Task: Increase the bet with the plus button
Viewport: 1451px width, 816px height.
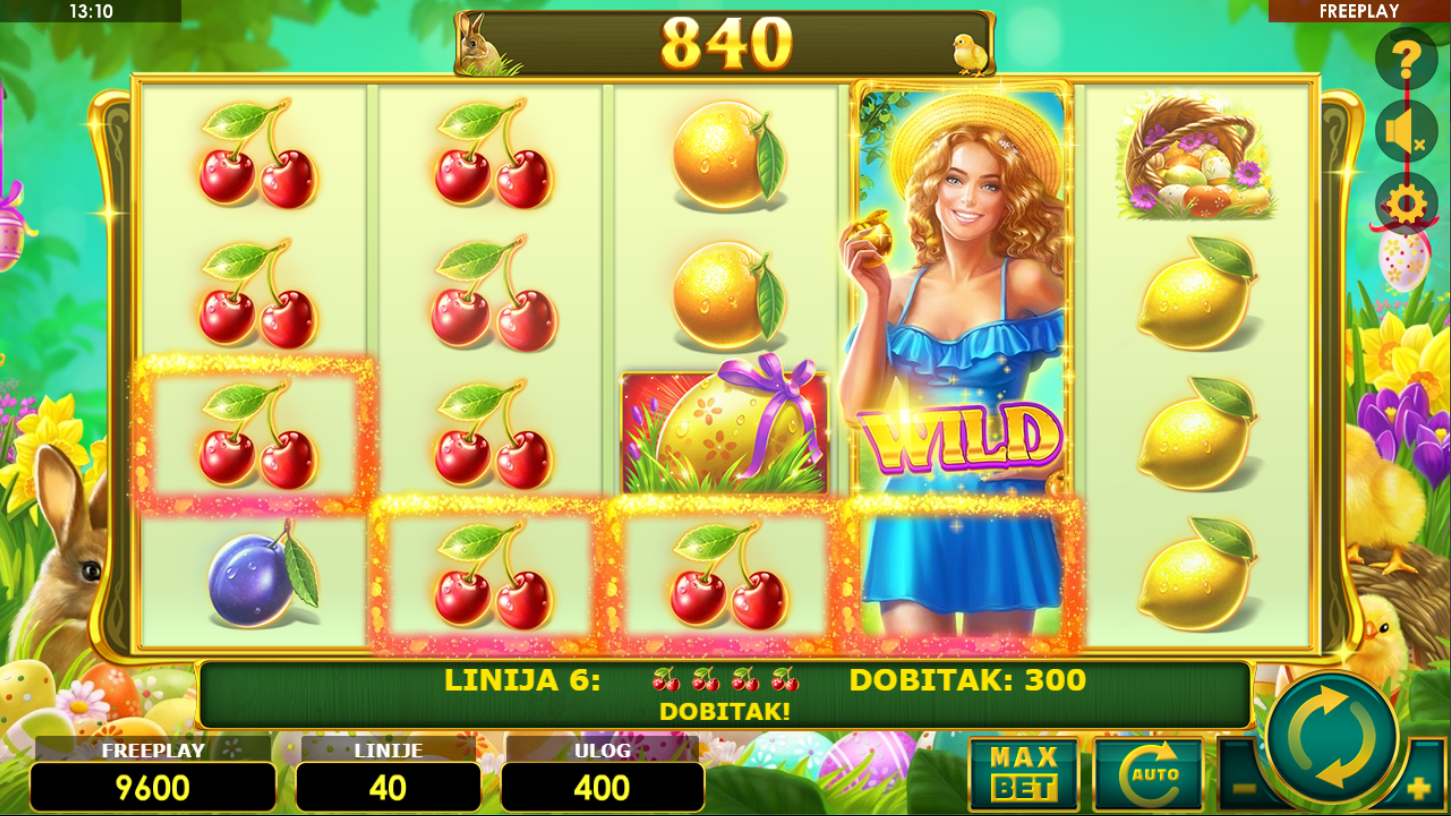Action: coord(1418,788)
